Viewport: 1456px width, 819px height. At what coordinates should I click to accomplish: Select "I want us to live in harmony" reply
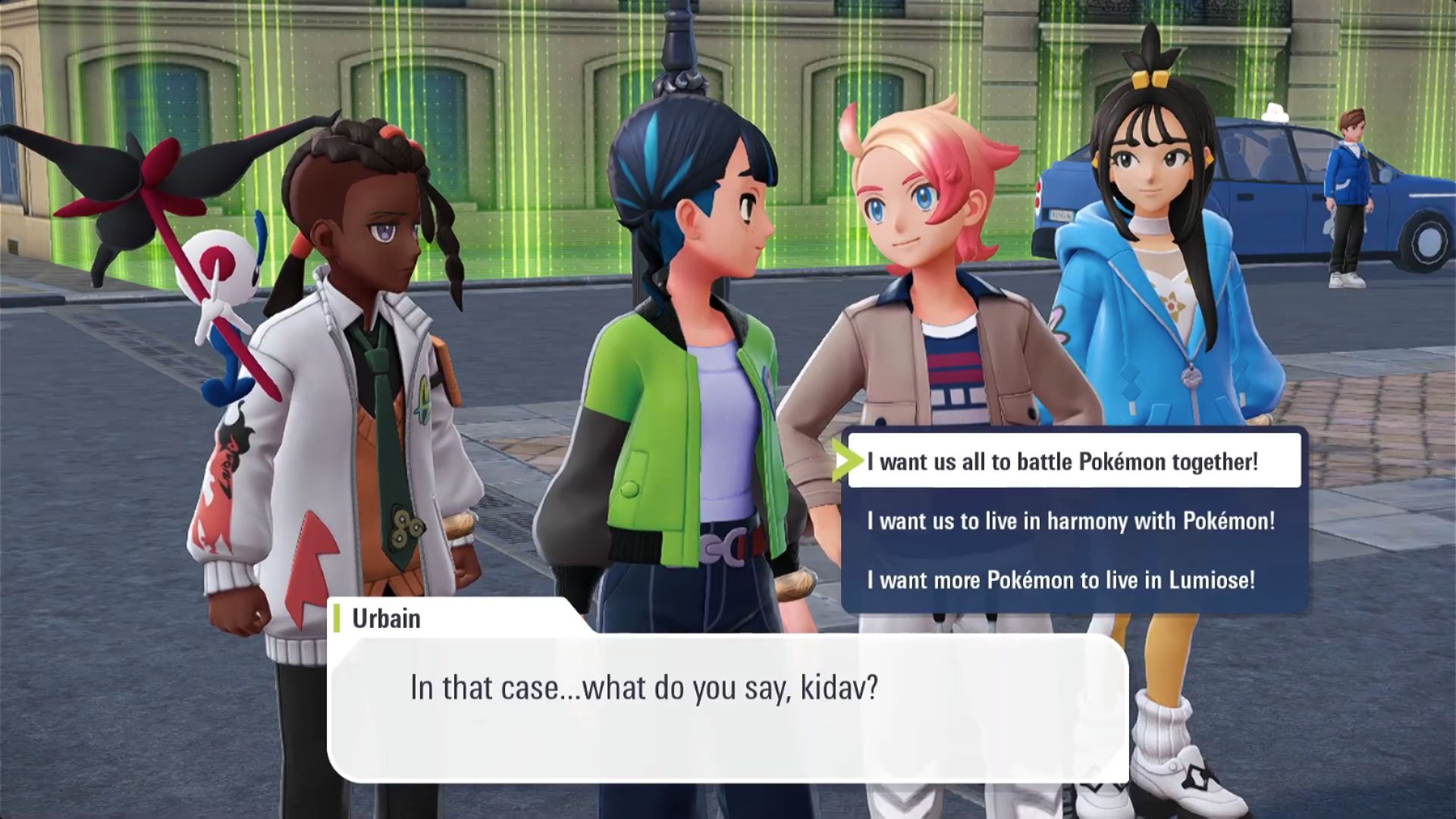pos(1071,521)
